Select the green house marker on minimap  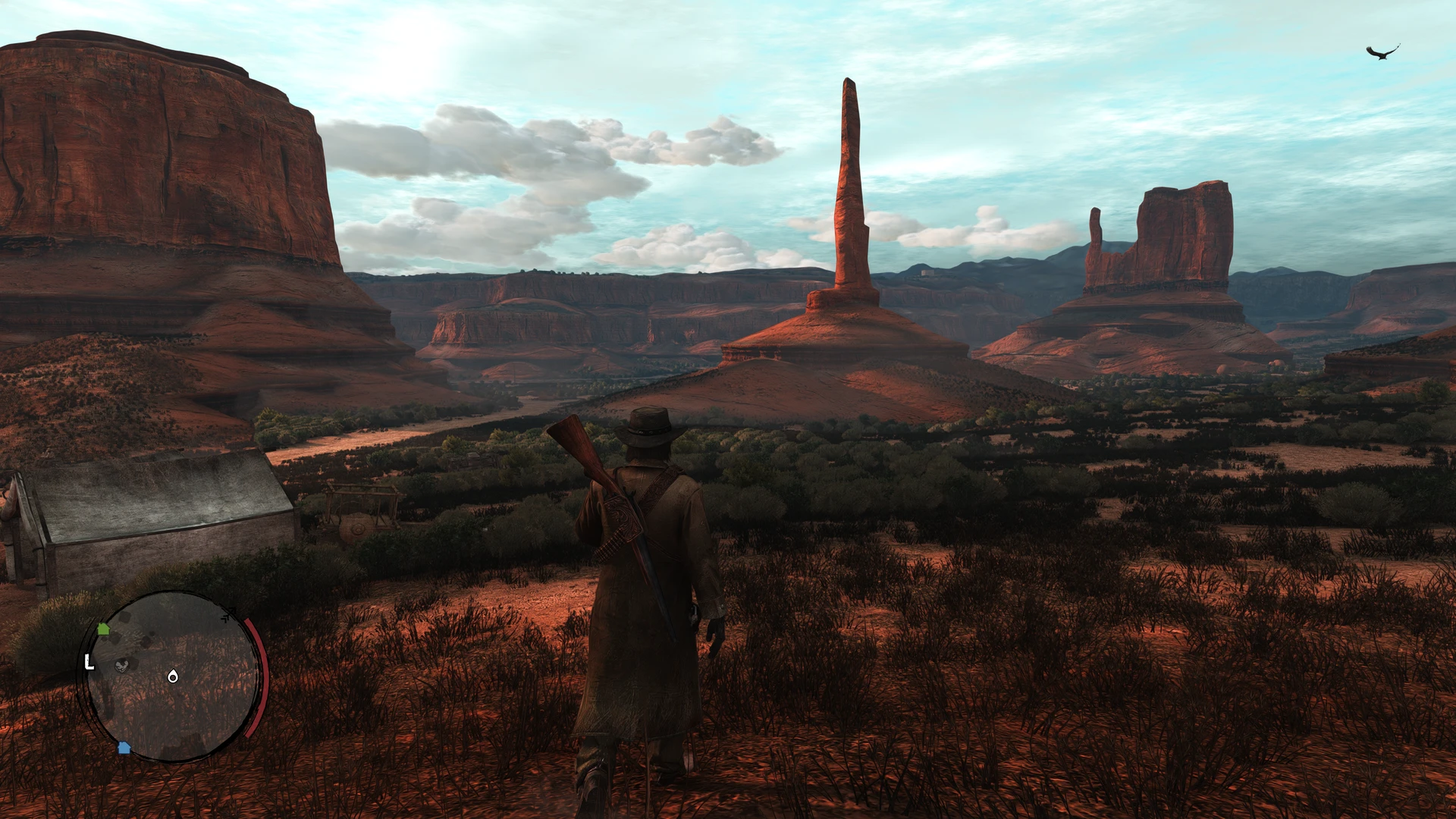(103, 629)
